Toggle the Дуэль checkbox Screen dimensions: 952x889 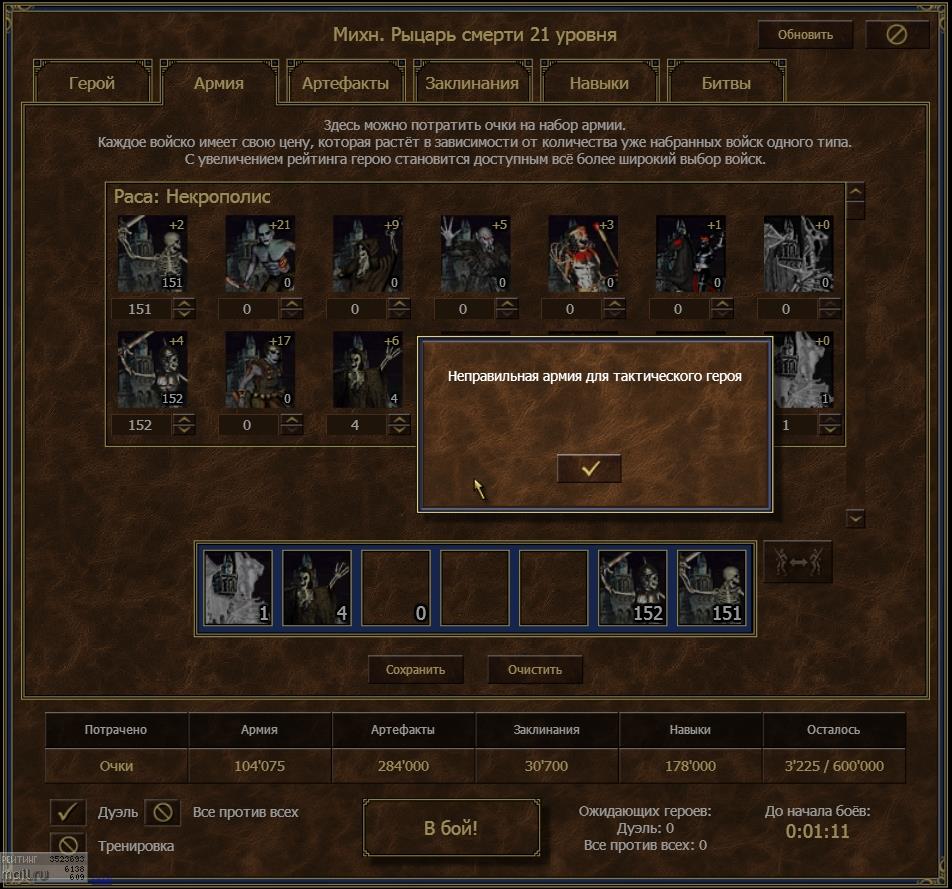68,812
